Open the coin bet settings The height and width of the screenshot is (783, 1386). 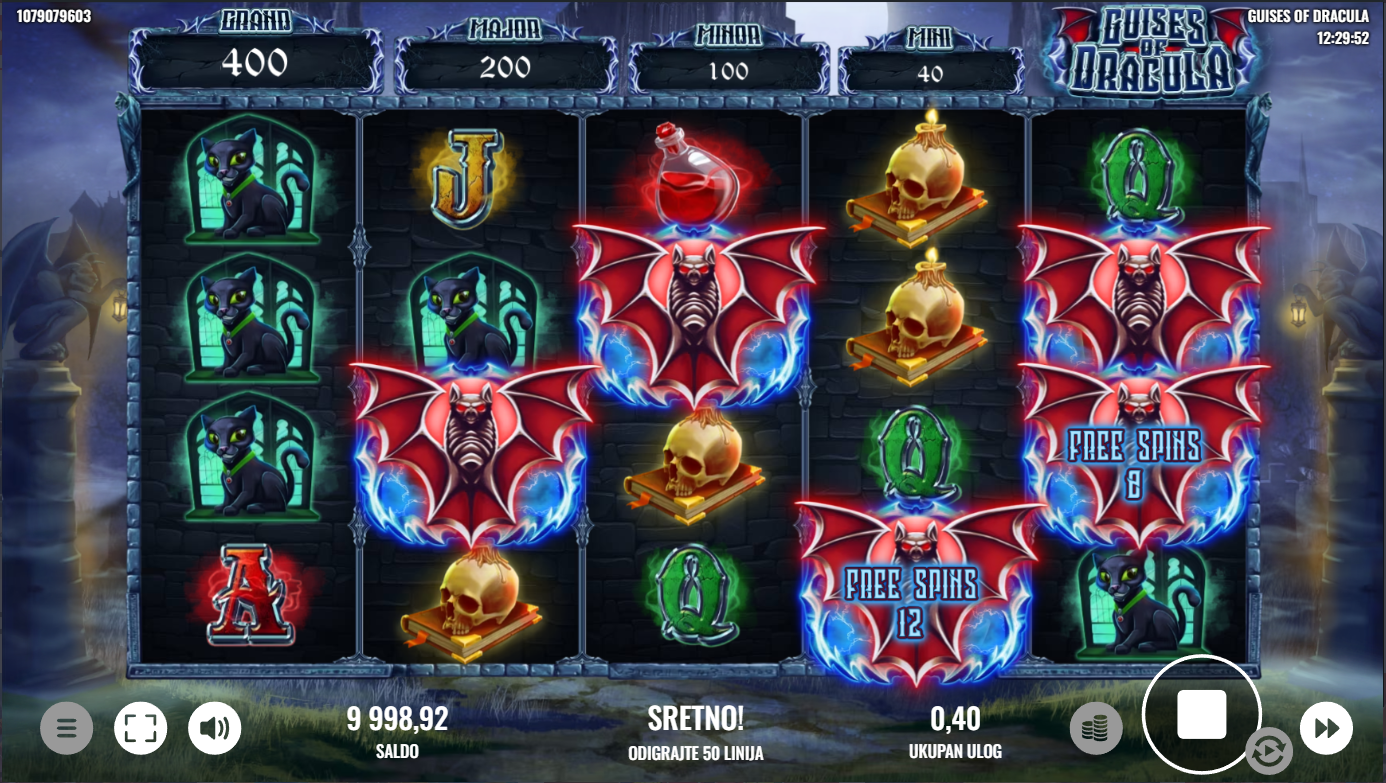(x=1095, y=728)
